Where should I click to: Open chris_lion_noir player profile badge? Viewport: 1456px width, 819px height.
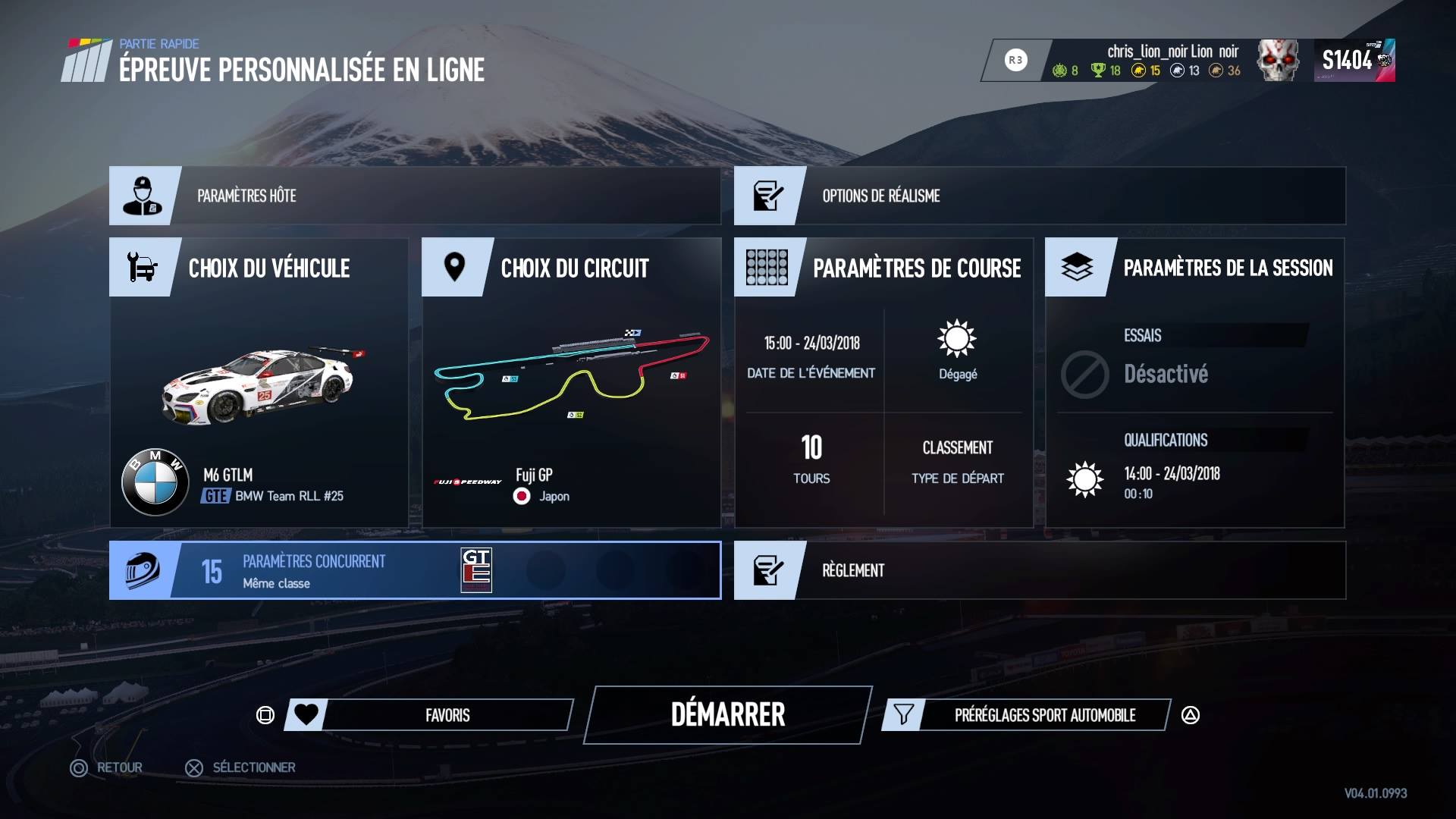pyautogui.click(x=1172, y=60)
